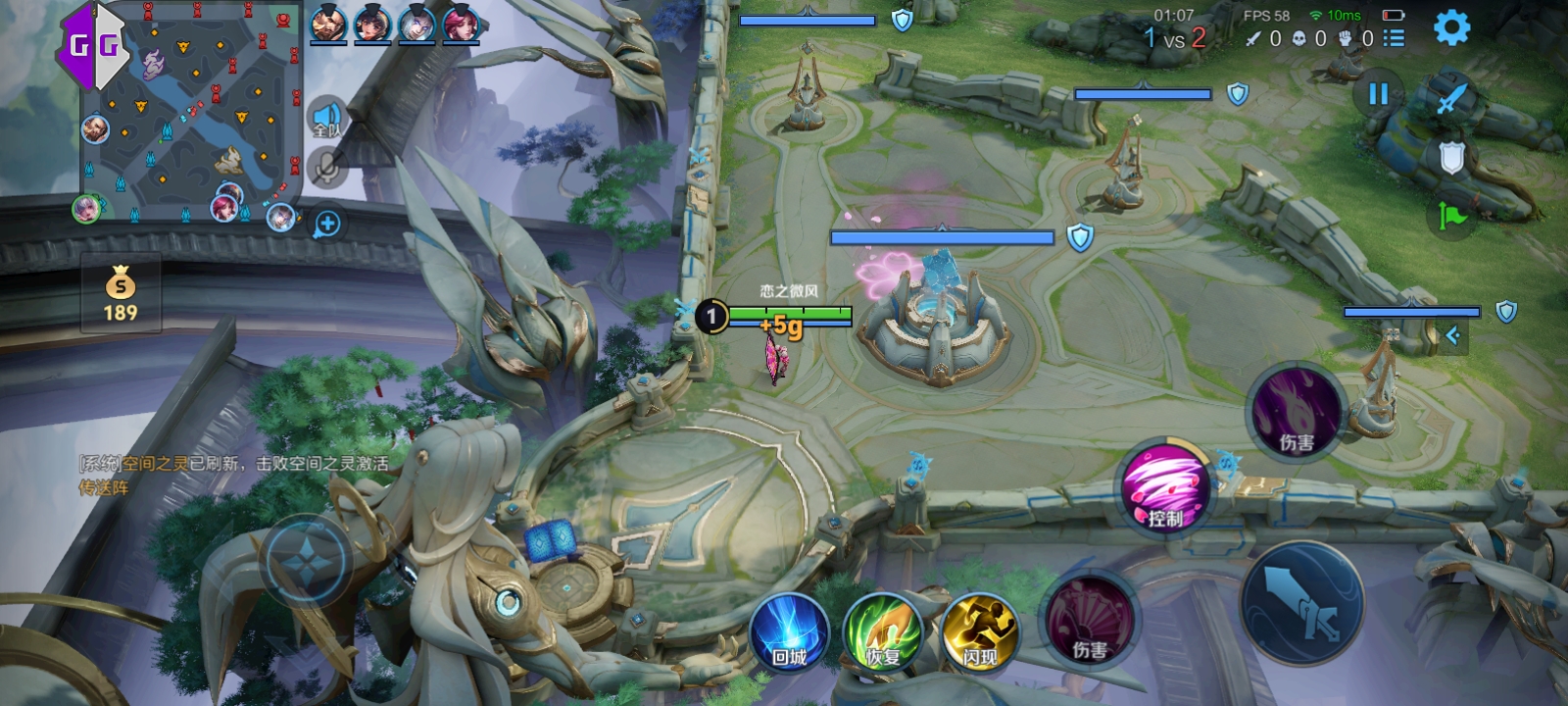Send the green flag gather signal
Viewport: 1568px width, 706px height.
(x=1451, y=216)
